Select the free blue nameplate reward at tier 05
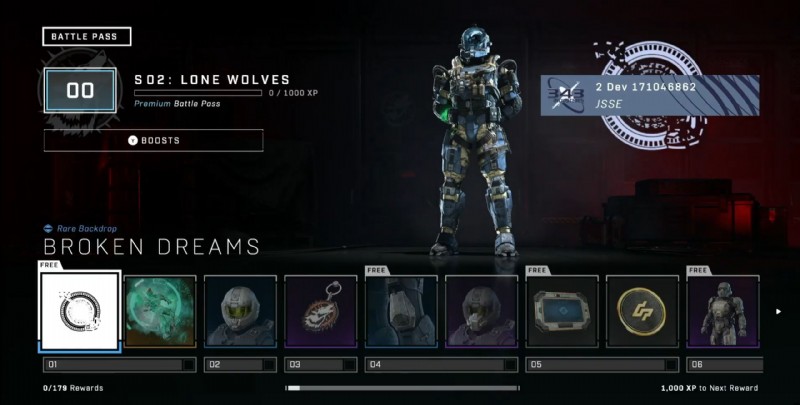The width and height of the screenshot is (800, 405). [562, 311]
